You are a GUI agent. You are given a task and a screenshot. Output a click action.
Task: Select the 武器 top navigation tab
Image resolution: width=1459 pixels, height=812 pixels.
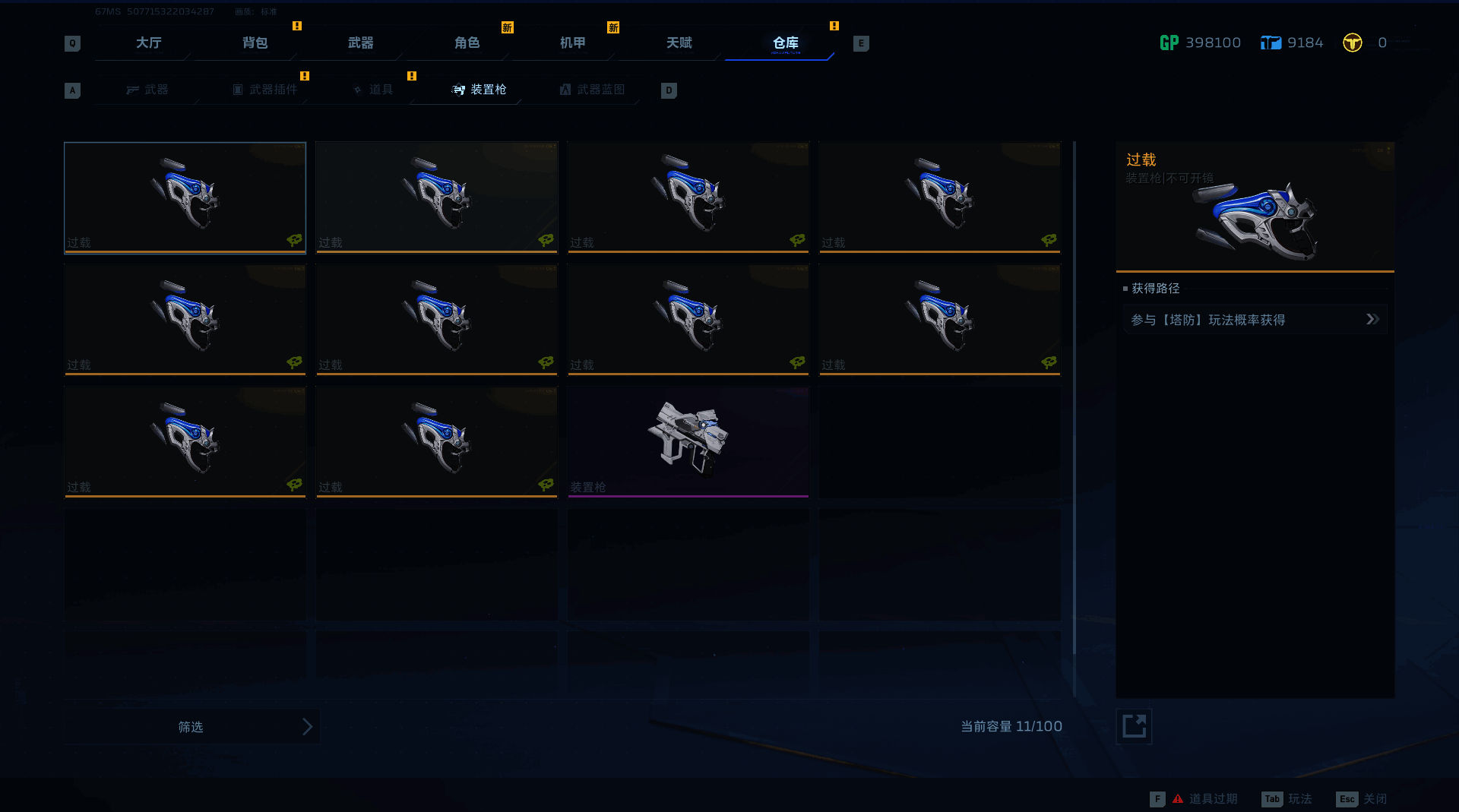pos(360,43)
